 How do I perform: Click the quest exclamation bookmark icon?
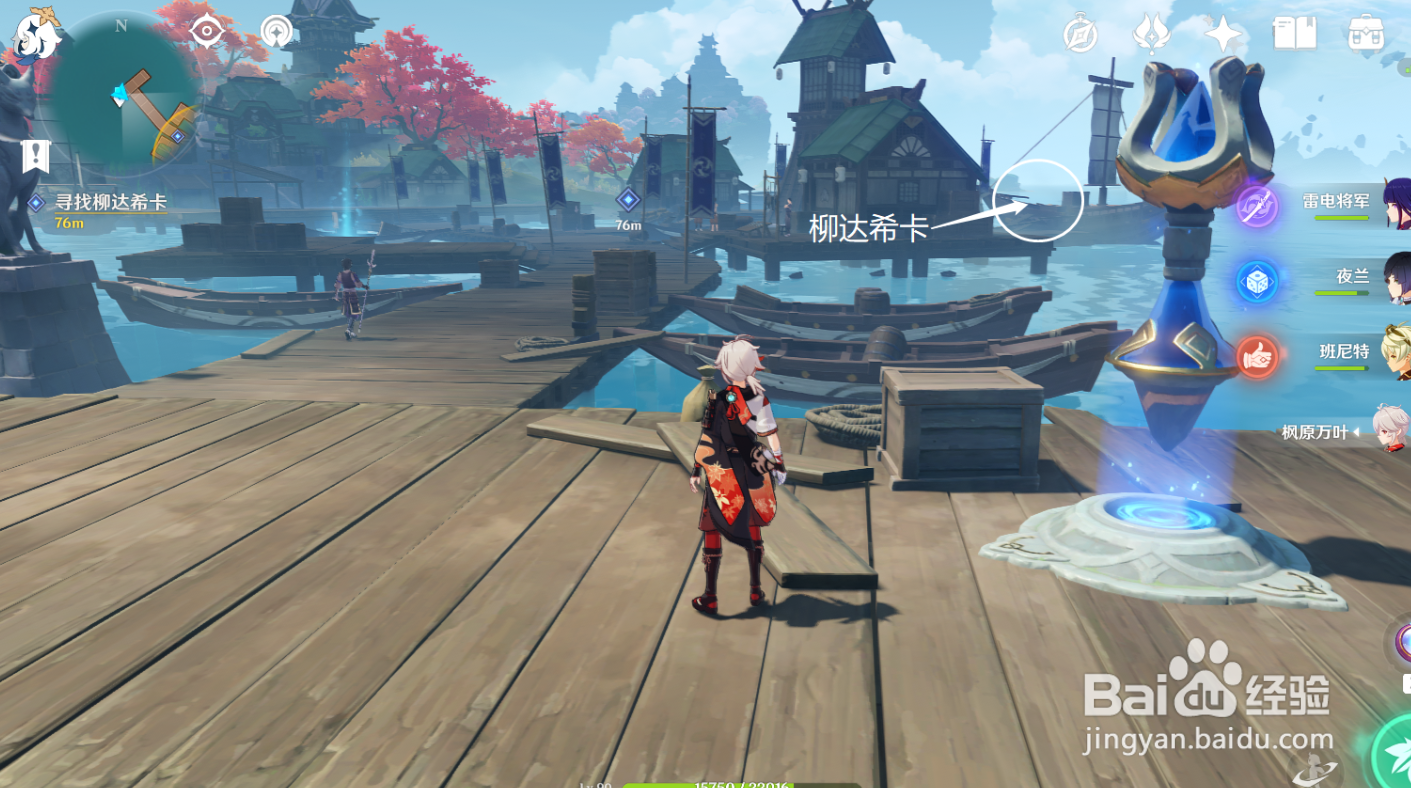pyautogui.click(x=36, y=156)
